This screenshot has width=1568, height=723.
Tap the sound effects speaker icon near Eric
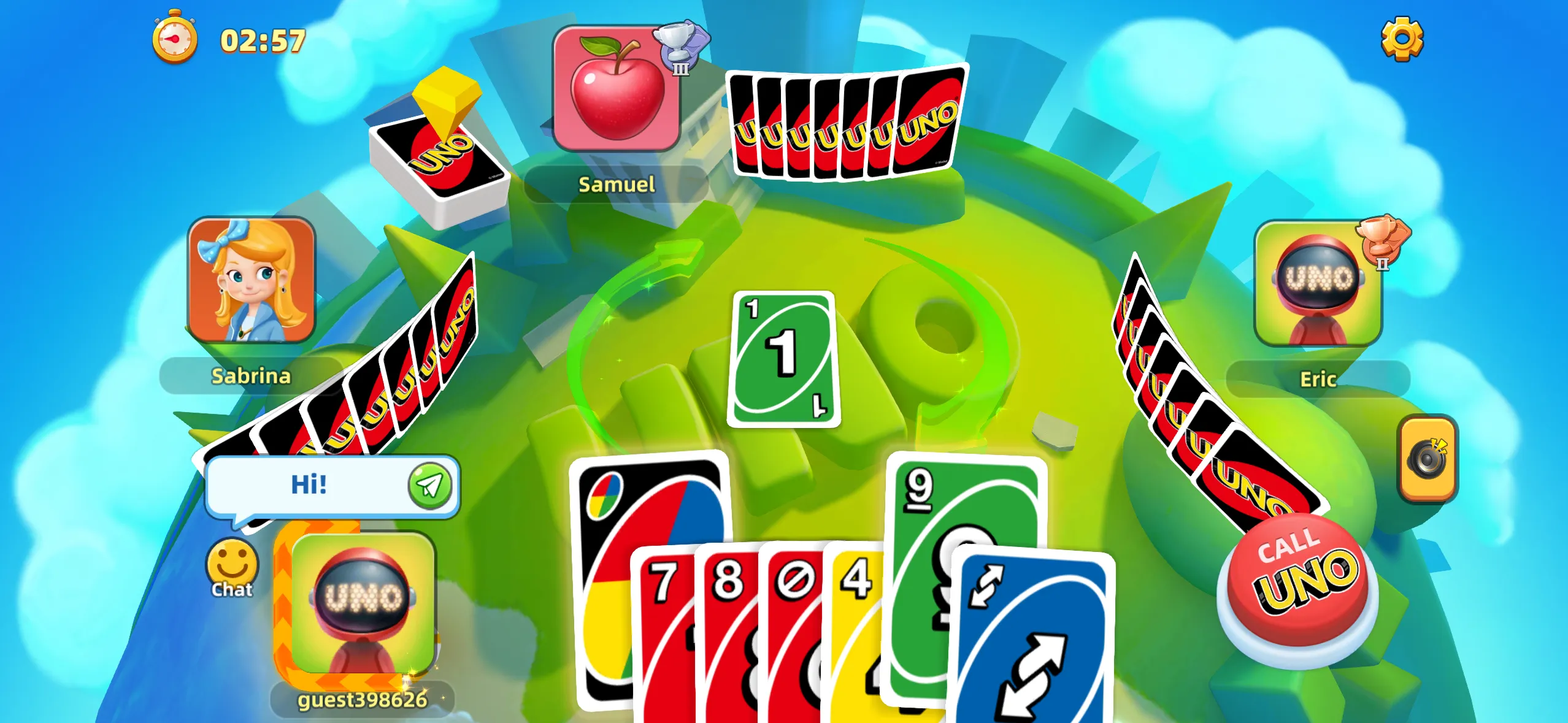[x=1428, y=460]
